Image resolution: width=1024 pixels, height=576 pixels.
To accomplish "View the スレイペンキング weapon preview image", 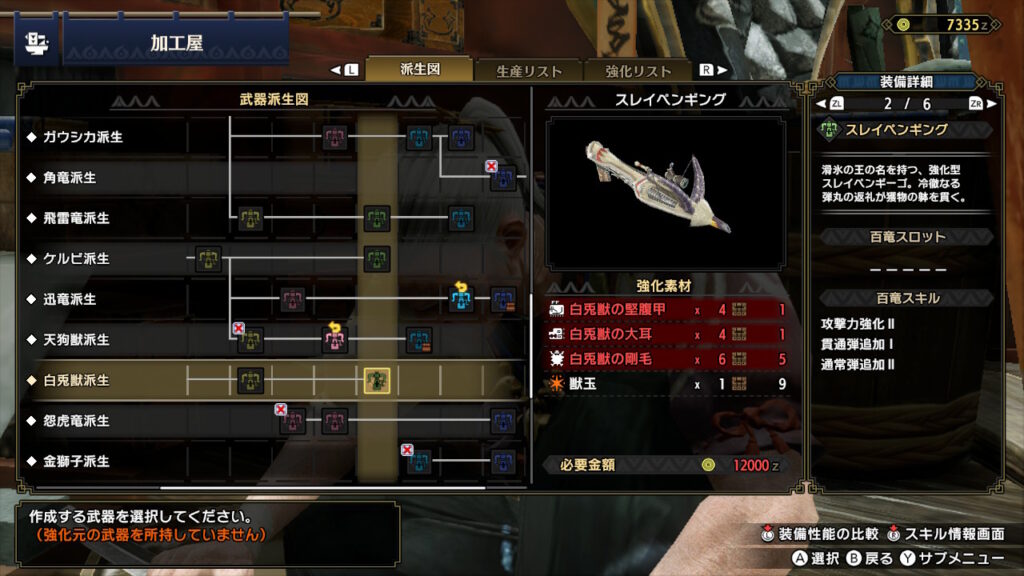I will click(665, 191).
